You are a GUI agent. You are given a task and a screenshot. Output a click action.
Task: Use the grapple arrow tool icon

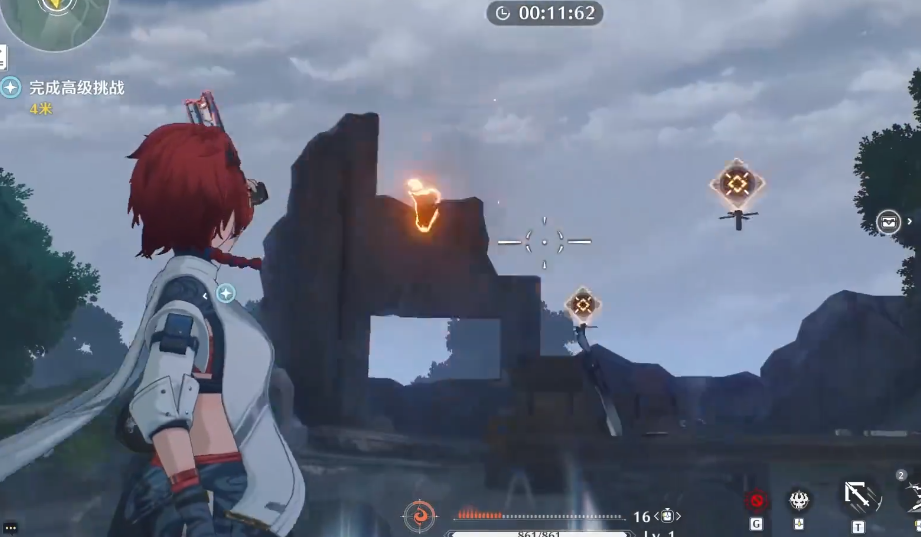point(857,495)
